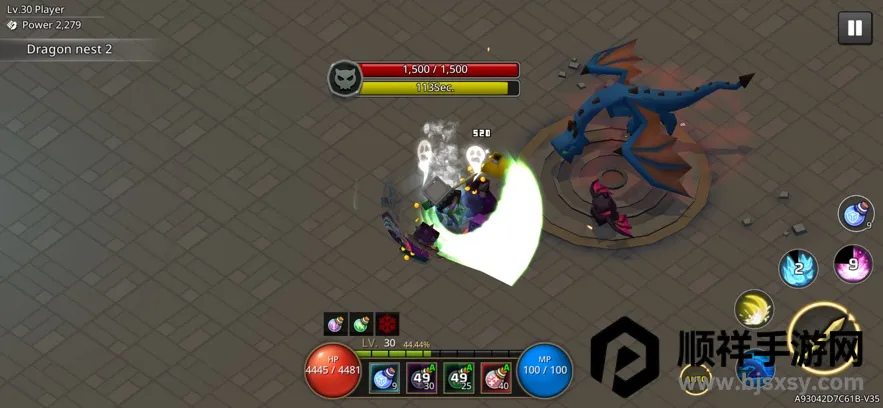Select the green potion hotbar slot
The height and width of the screenshot is (408, 883).
coord(459,377)
